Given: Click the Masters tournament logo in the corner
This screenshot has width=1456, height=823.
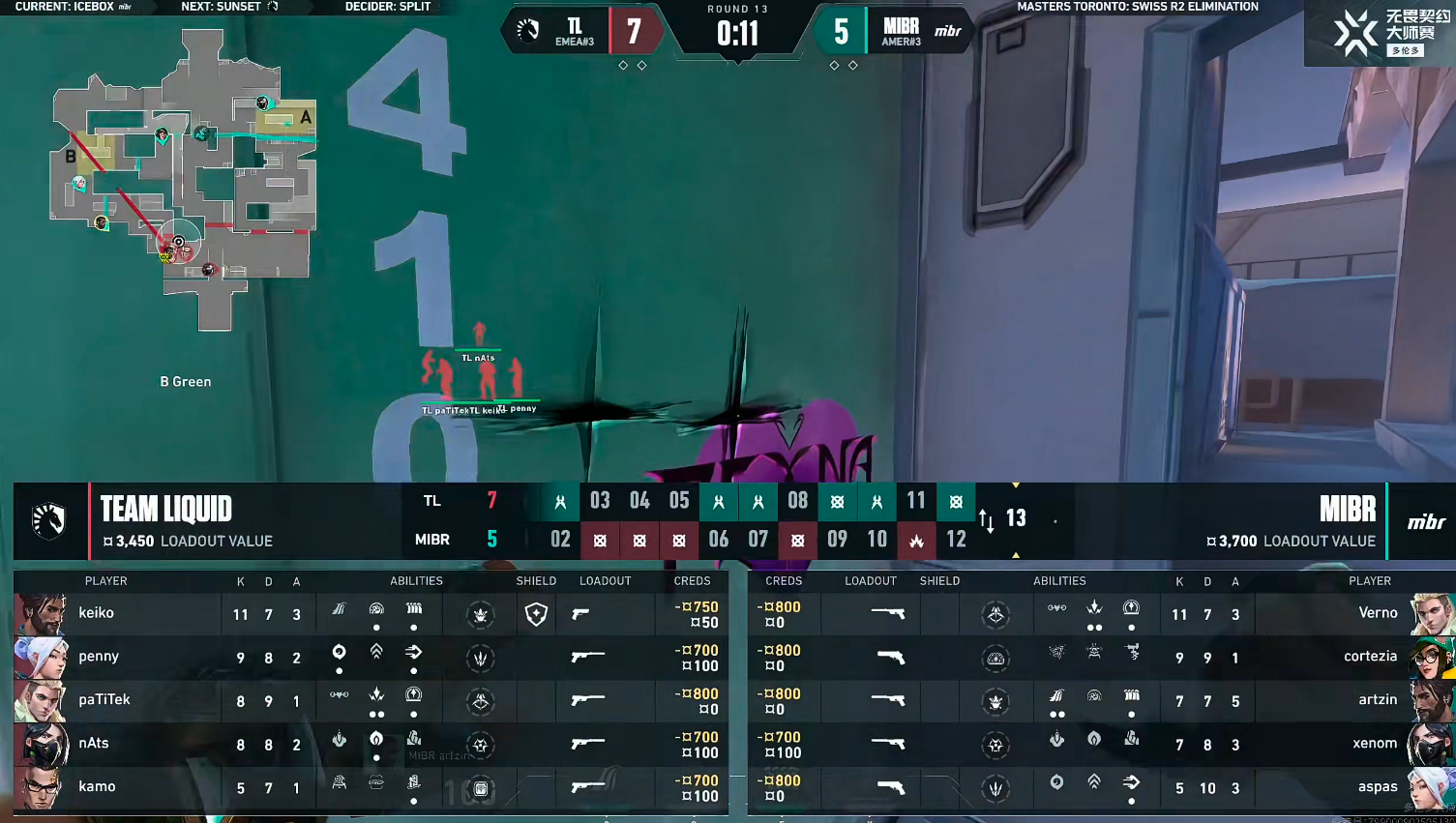Looking at the screenshot, I should click(x=1379, y=33).
